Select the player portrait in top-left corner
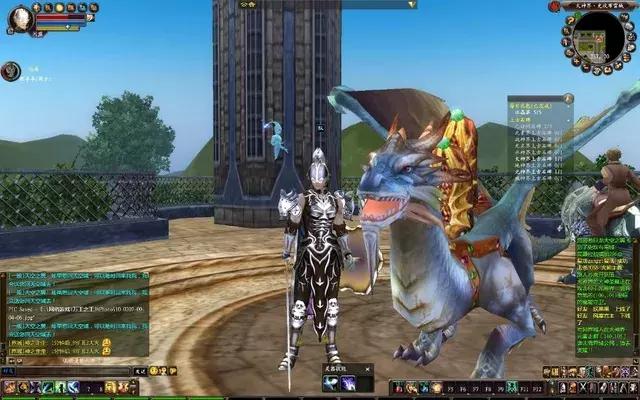The width and height of the screenshot is (640, 400). (x=20, y=18)
